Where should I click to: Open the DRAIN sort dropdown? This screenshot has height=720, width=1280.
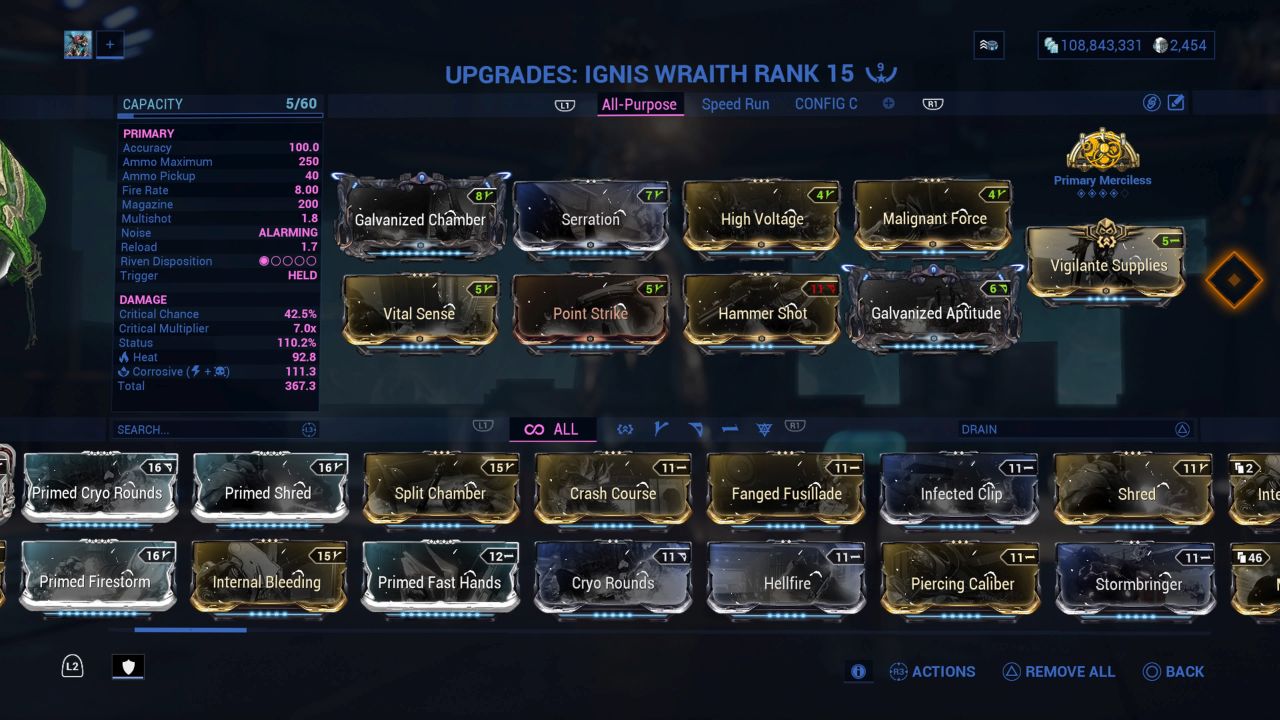coord(1078,428)
